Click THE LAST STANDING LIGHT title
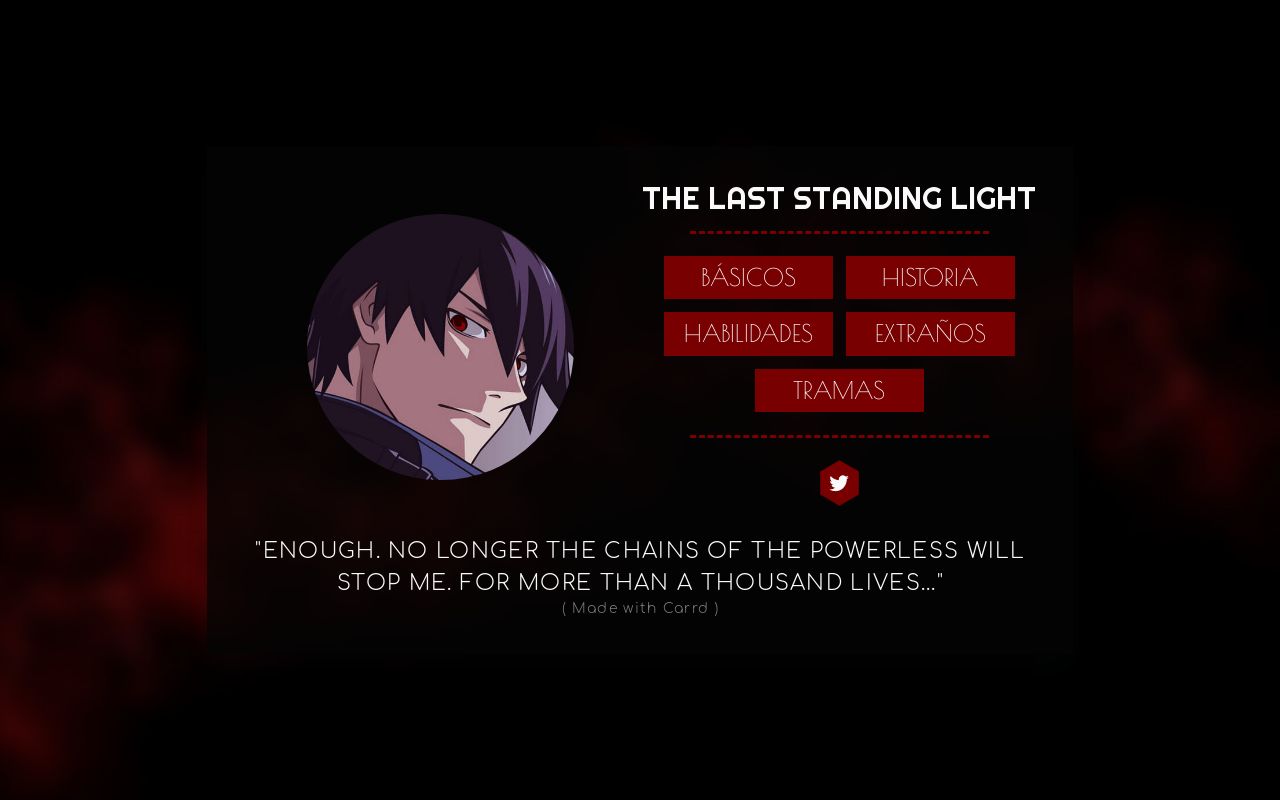 [840, 198]
